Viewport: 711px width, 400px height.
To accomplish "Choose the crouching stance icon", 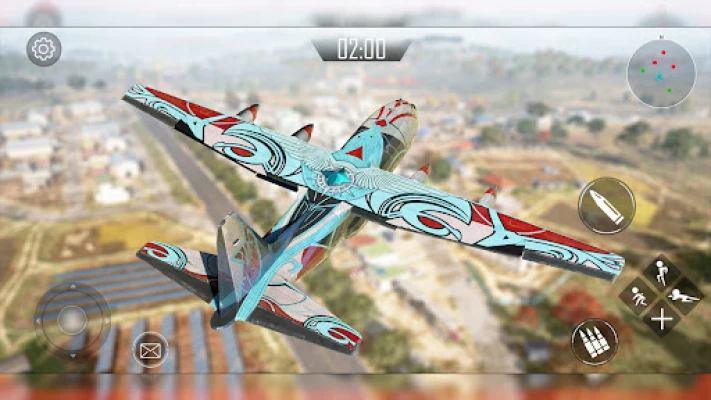I will pyautogui.click(x=636, y=296).
